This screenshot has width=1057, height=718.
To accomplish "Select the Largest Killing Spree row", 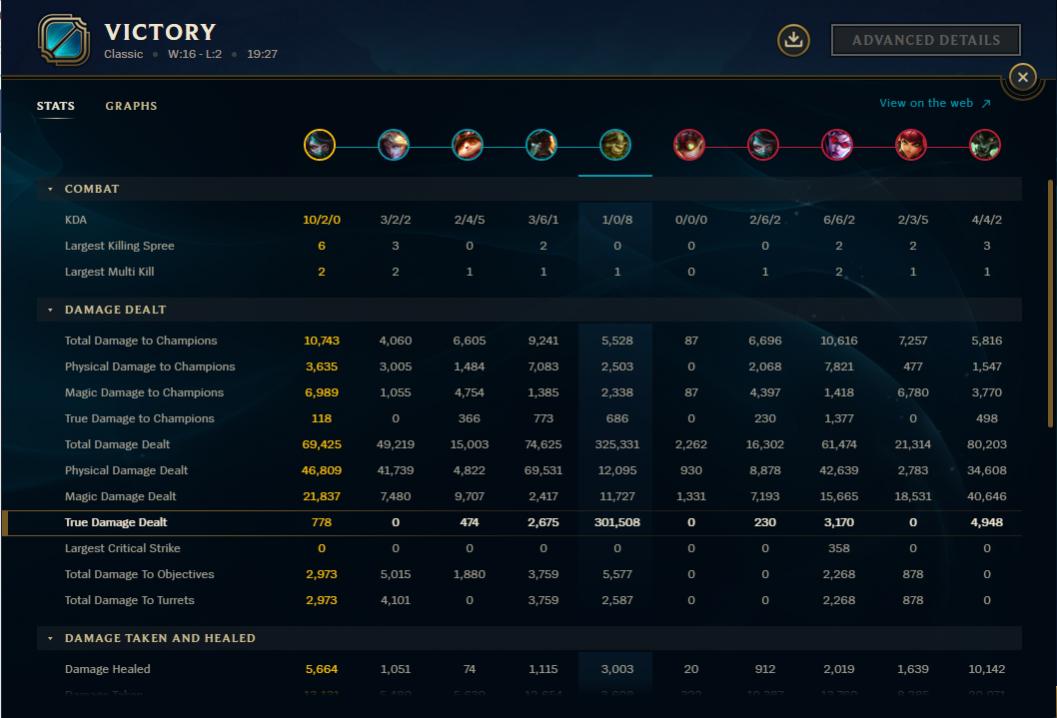I will click(119, 246).
